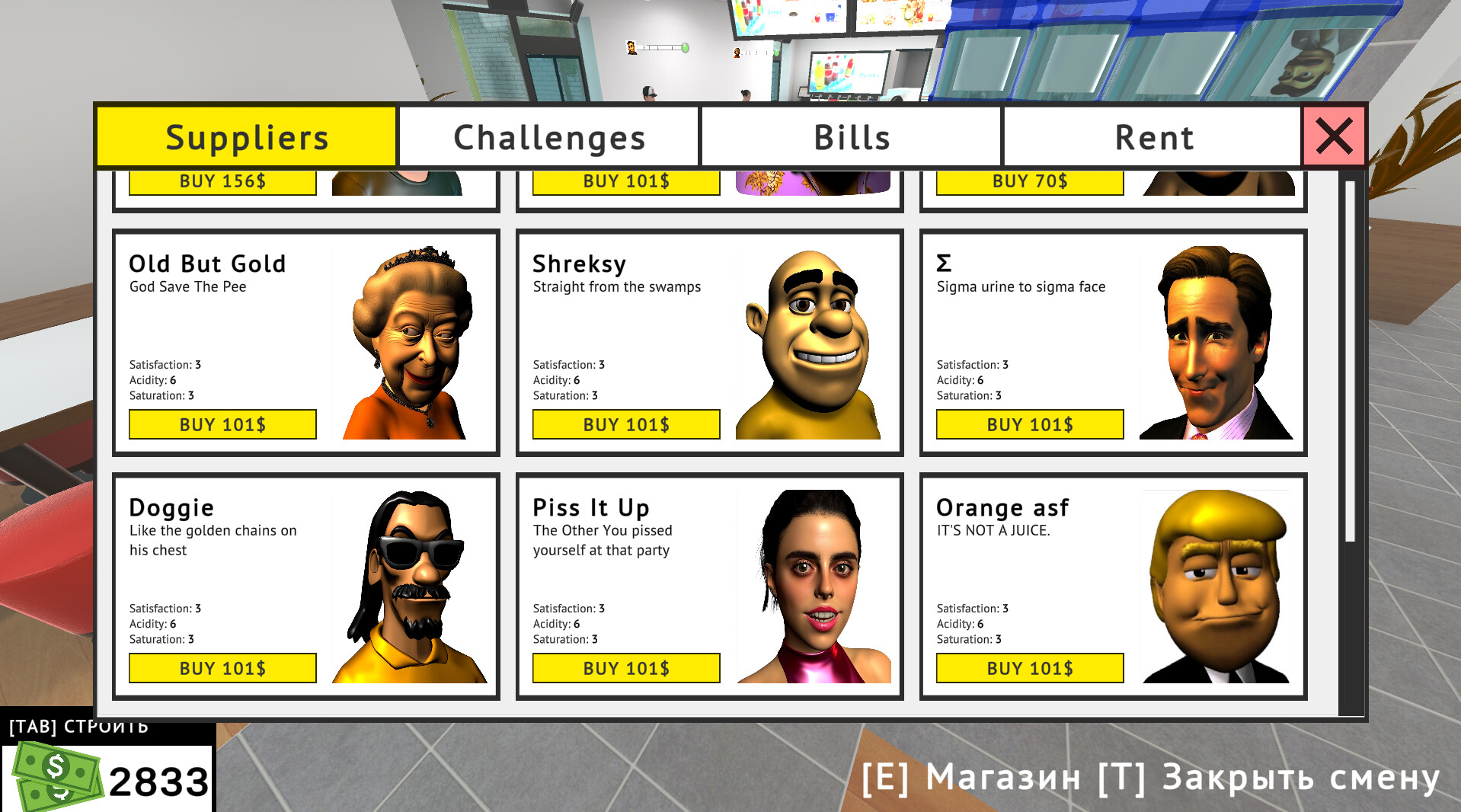This screenshot has width=1461, height=812.
Task: Buy the 156$ supplier in the top row
Action: (x=222, y=182)
